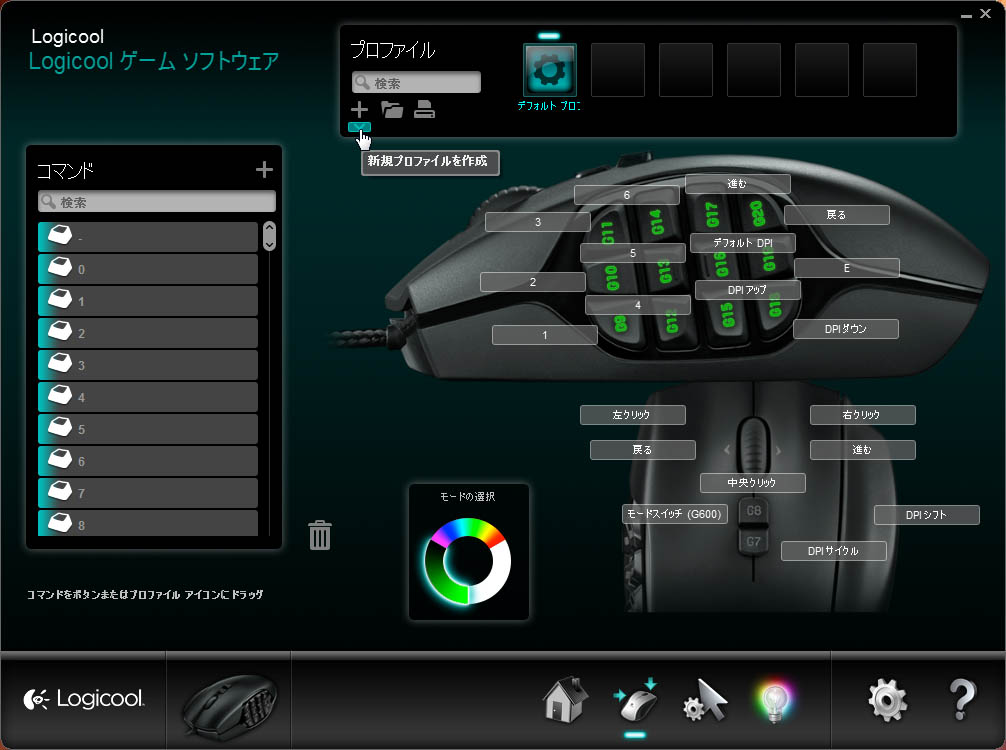1006x750 pixels.
Task: Select the 中央クリック assignment label
Action: click(x=752, y=483)
